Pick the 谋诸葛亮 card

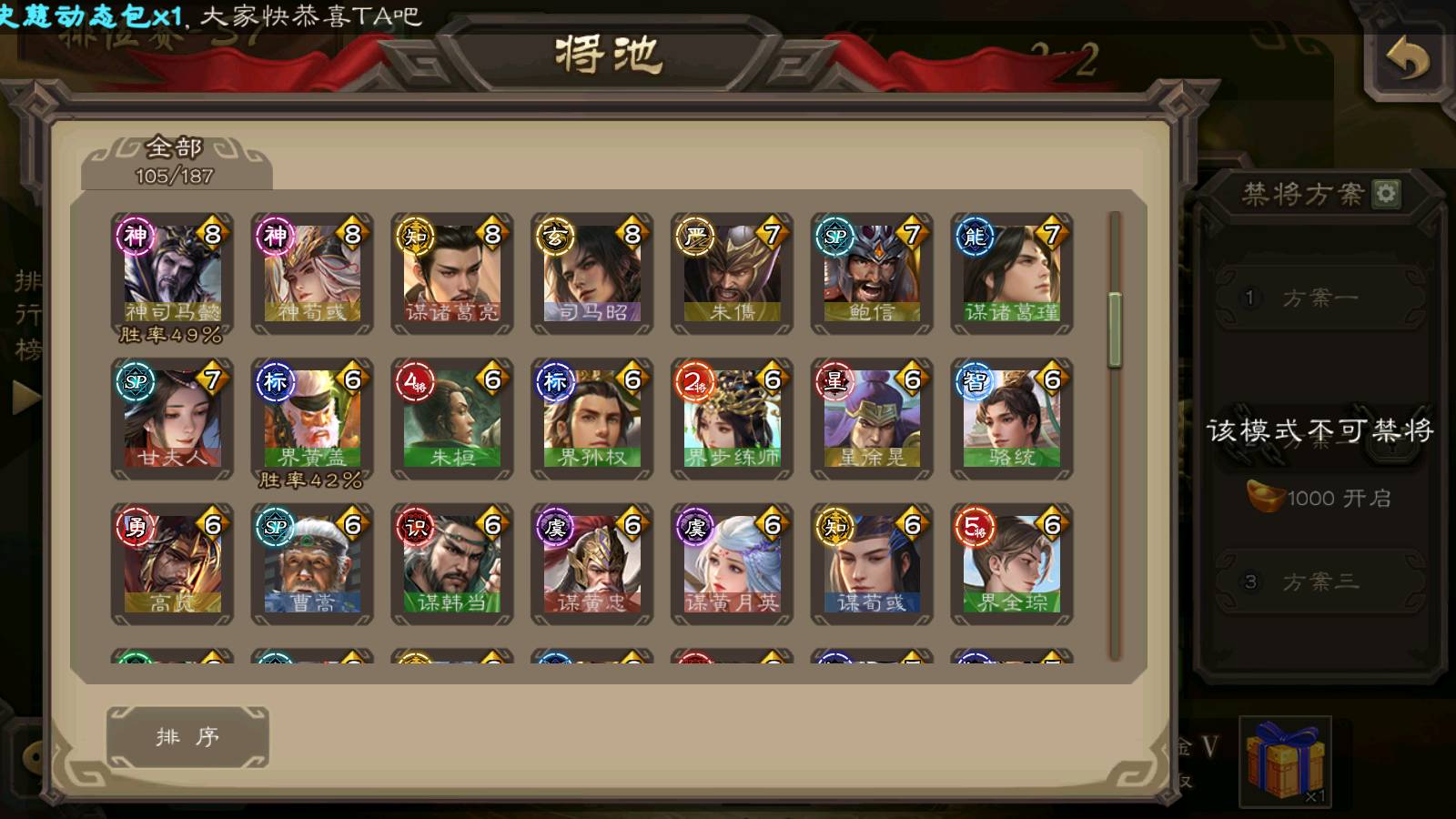[x=452, y=273]
